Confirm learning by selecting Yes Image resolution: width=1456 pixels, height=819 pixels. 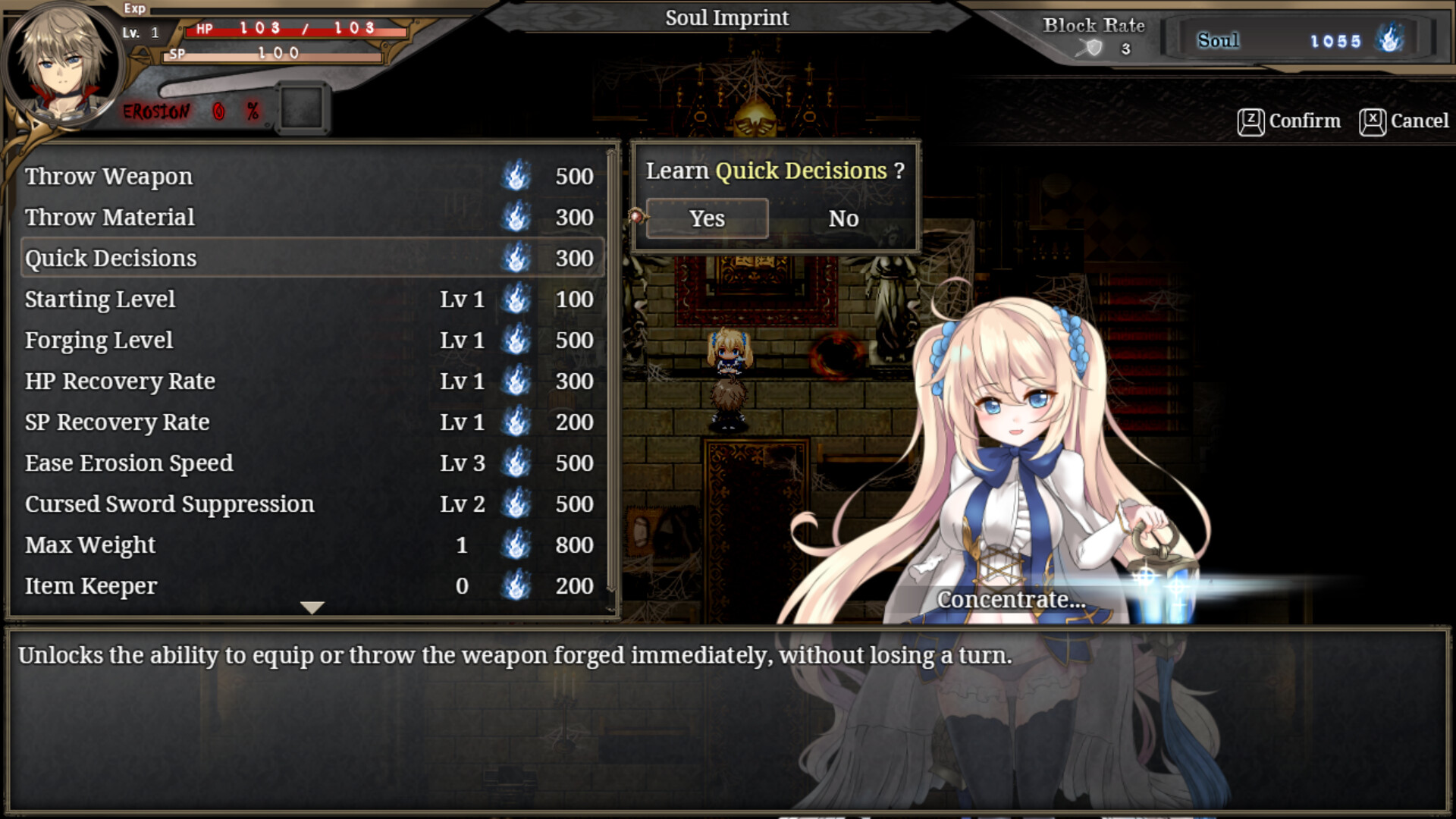(706, 218)
